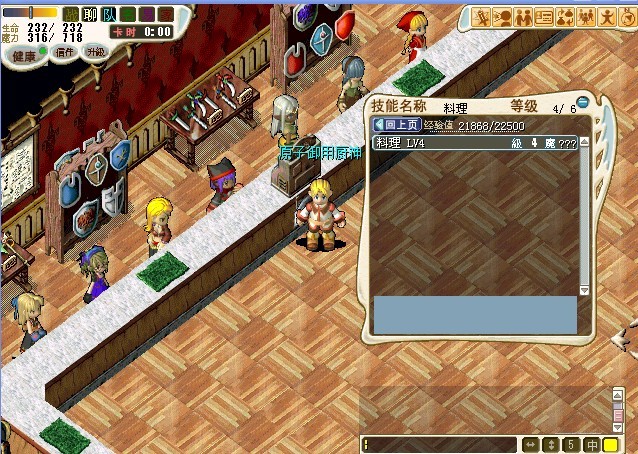This screenshot has width=638, height=454.
Task: Open the 信件 mail button
Action: coord(65,52)
